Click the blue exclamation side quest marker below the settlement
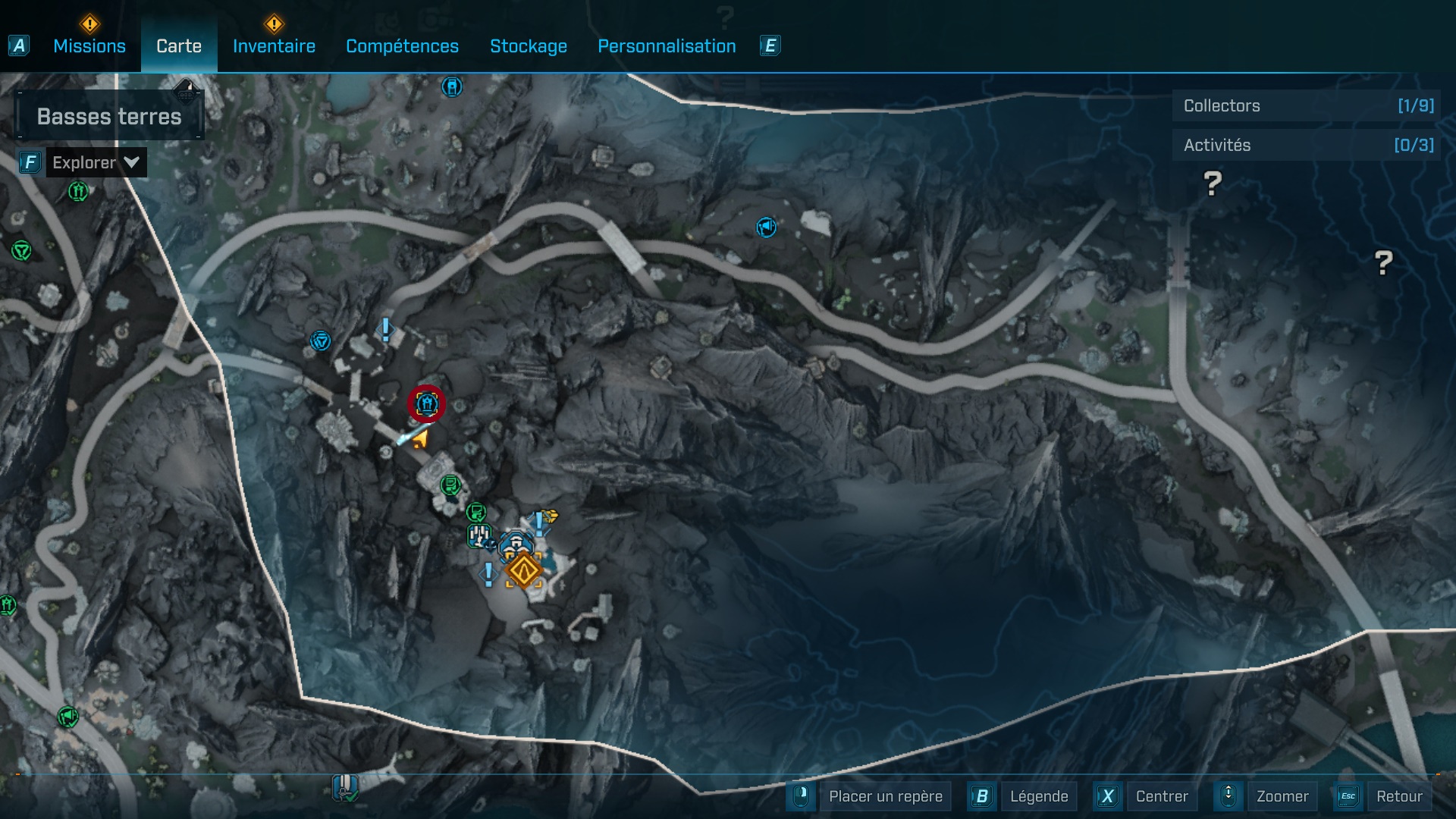The height and width of the screenshot is (819, 1456). (488, 574)
